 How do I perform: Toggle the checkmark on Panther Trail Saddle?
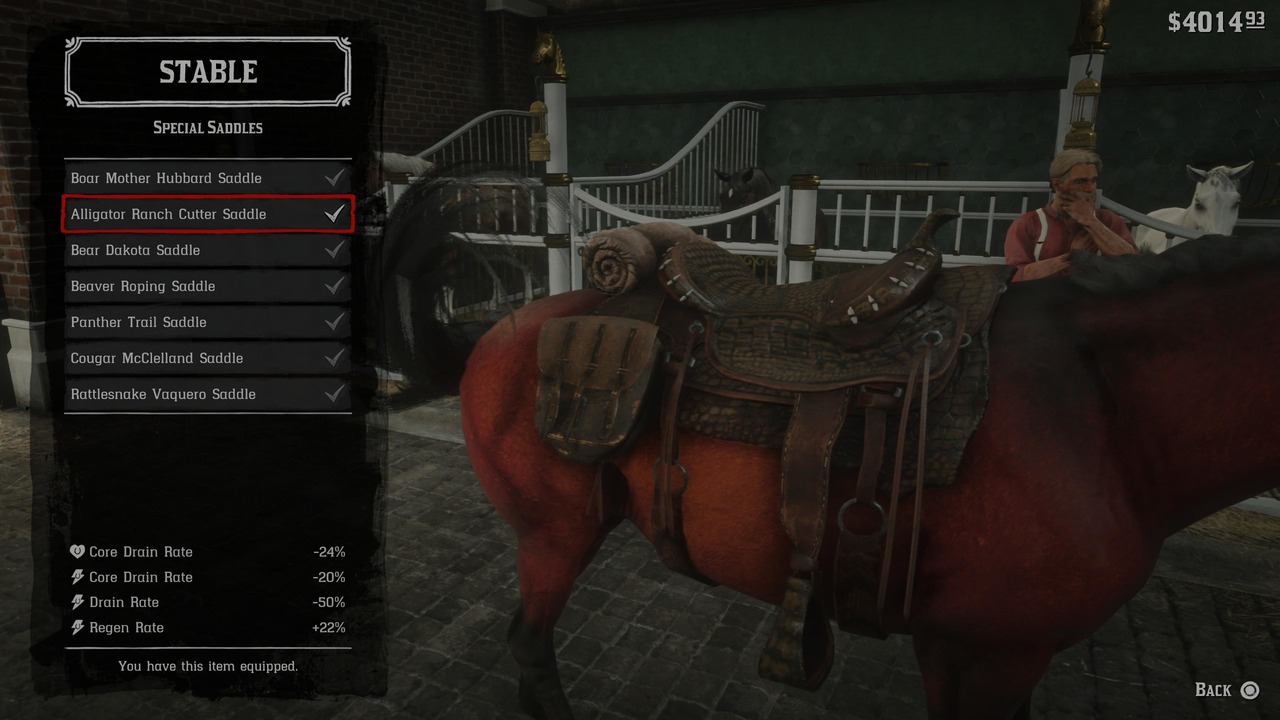point(336,322)
